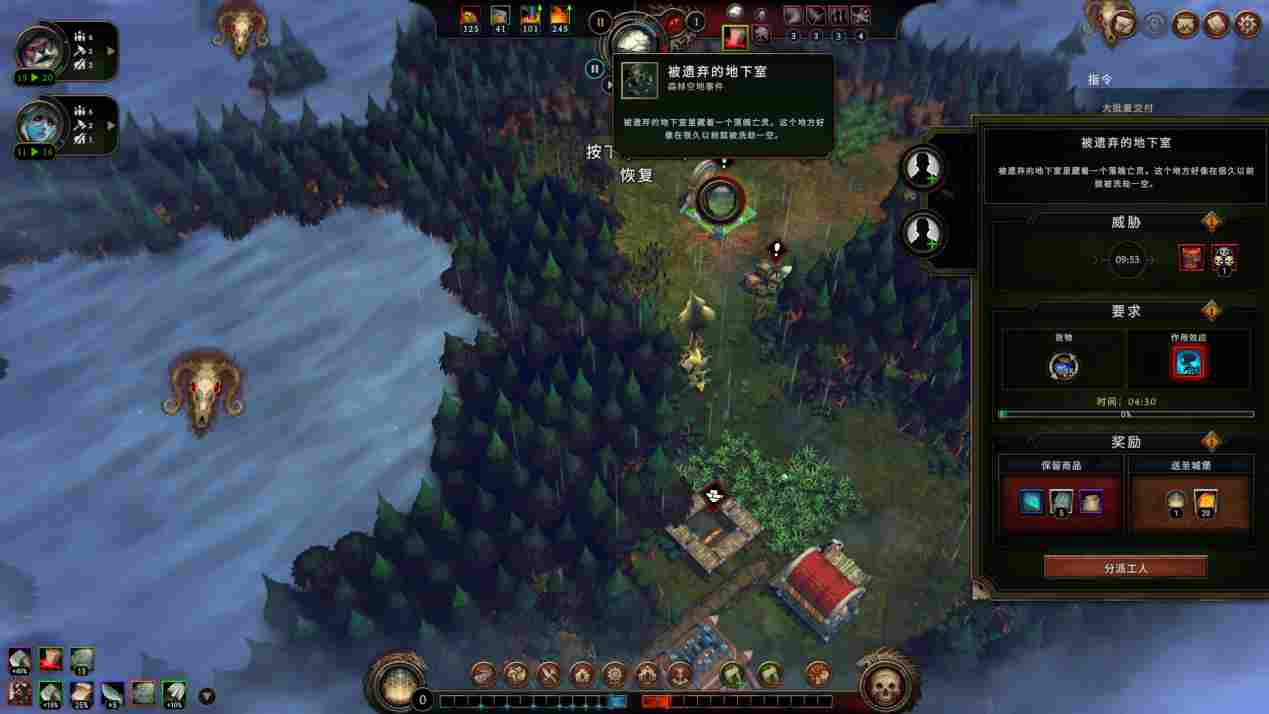Viewport: 1269px width, 714px height.
Task: Toggle the top pause button
Action: pos(600,21)
